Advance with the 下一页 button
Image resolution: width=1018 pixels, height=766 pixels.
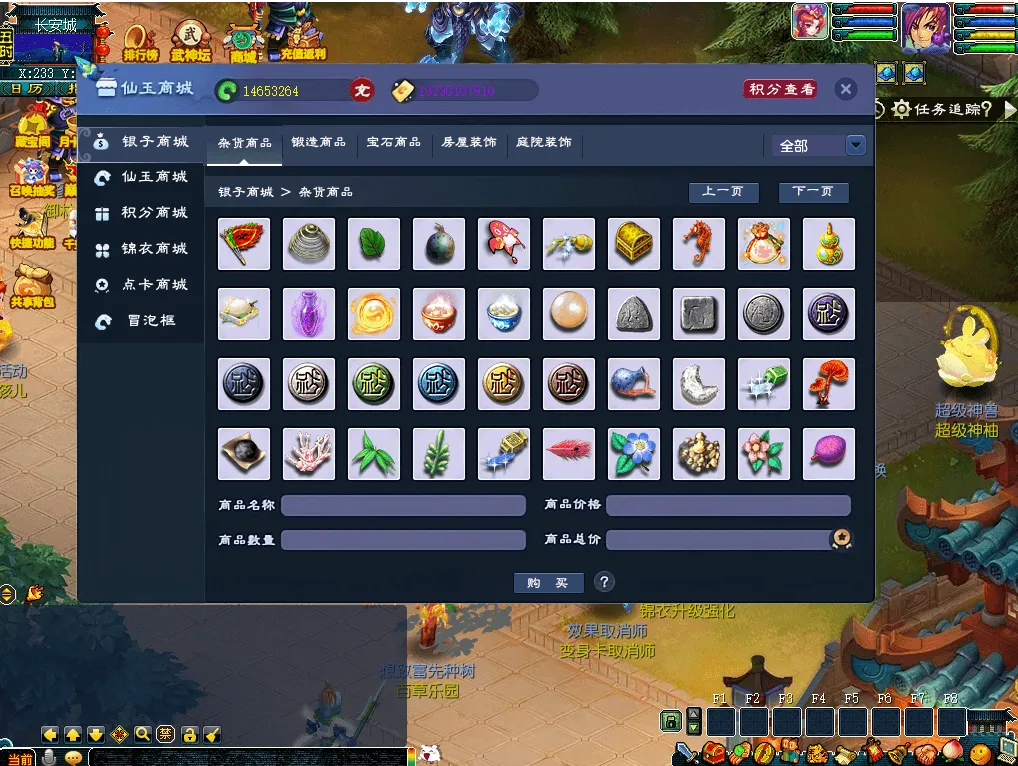pos(813,192)
